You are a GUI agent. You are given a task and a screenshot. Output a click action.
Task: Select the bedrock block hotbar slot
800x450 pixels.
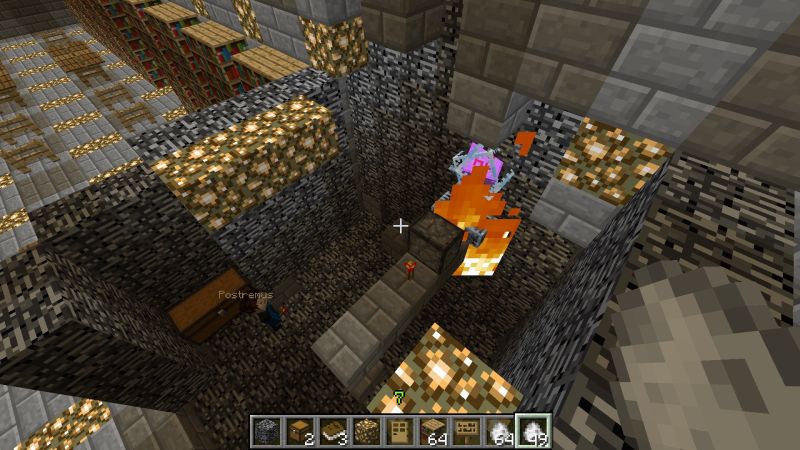point(268,430)
